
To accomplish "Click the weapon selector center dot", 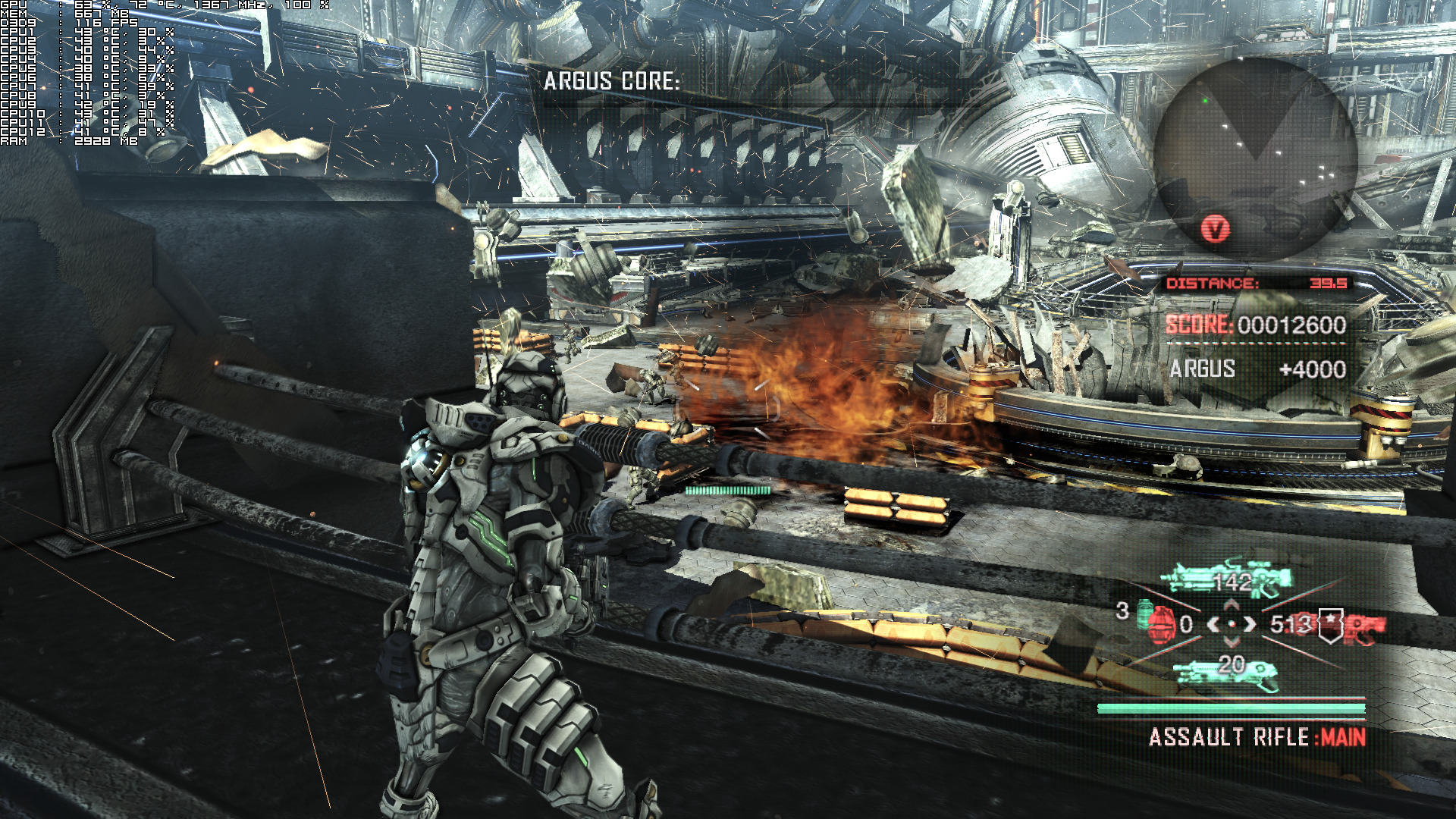I will click(x=1232, y=624).
